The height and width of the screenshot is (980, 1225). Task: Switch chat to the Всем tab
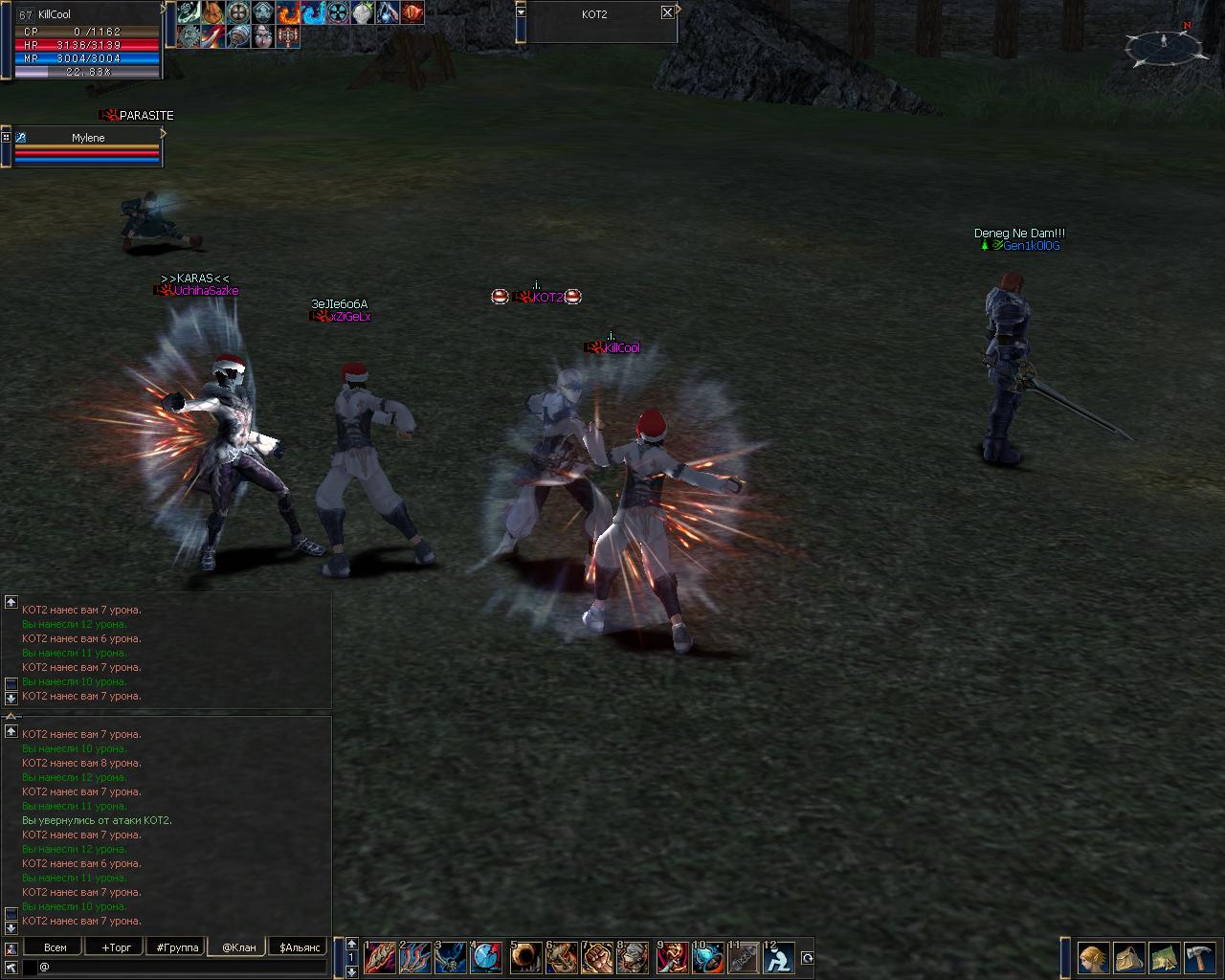click(56, 947)
